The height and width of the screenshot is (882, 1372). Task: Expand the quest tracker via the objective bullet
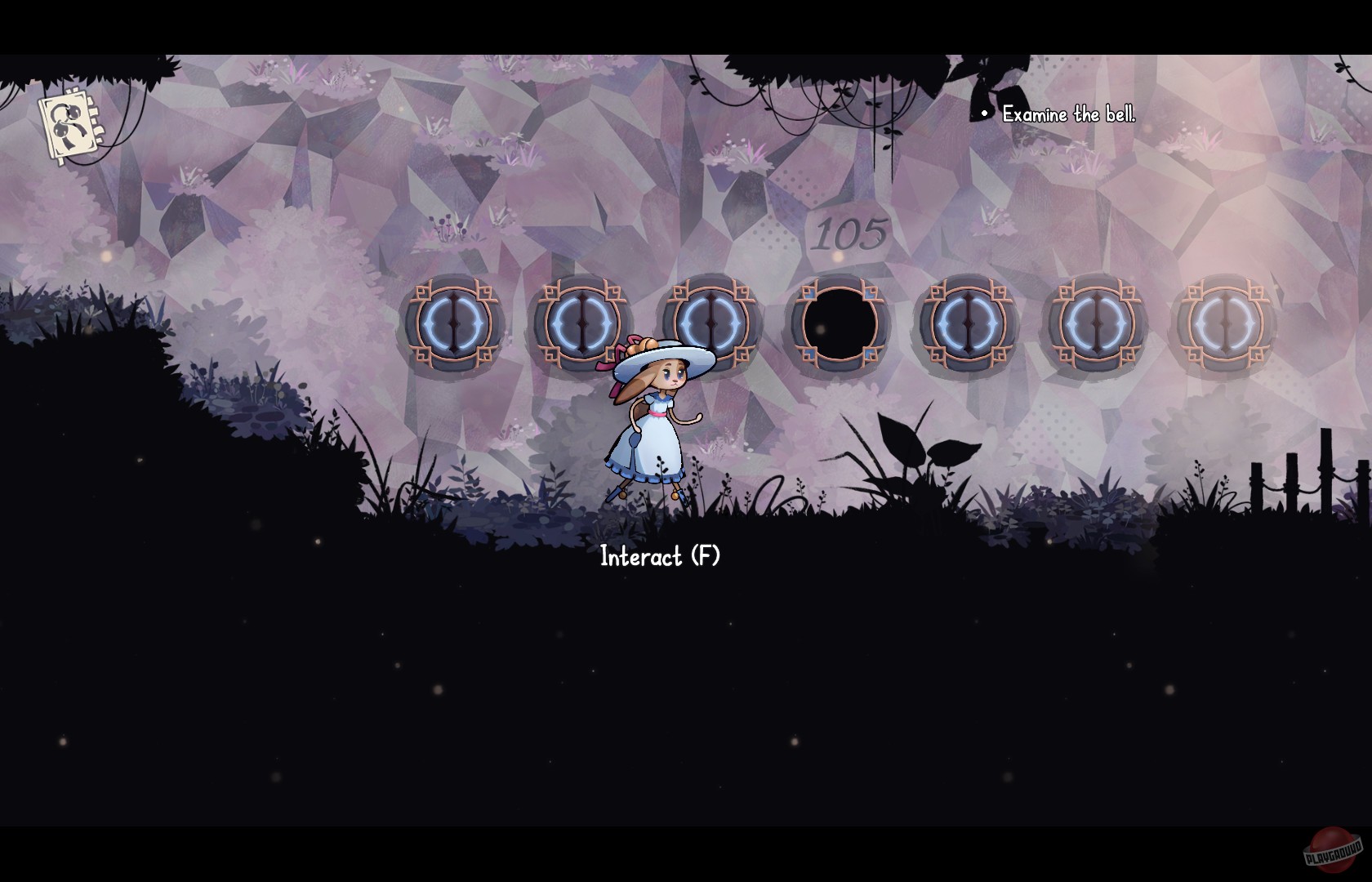(983, 114)
